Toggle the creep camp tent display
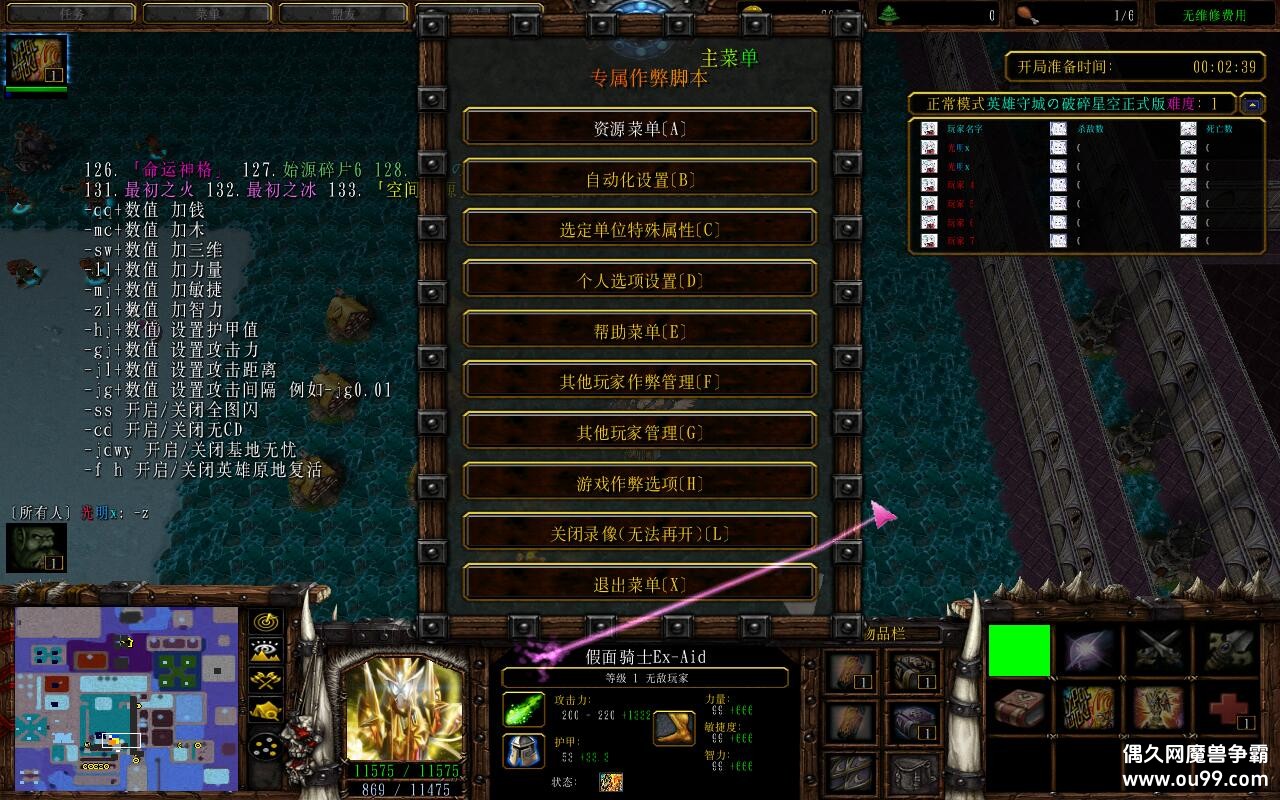The image size is (1280, 800). click(x=264, y=708)
